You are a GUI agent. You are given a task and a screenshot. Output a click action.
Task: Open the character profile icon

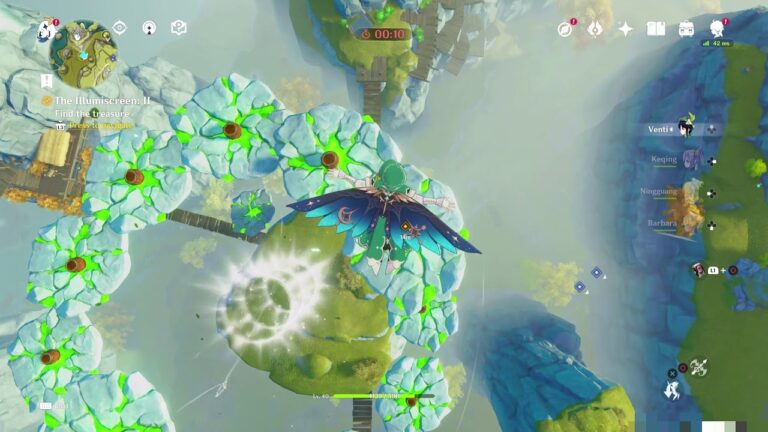click(717, 28)
